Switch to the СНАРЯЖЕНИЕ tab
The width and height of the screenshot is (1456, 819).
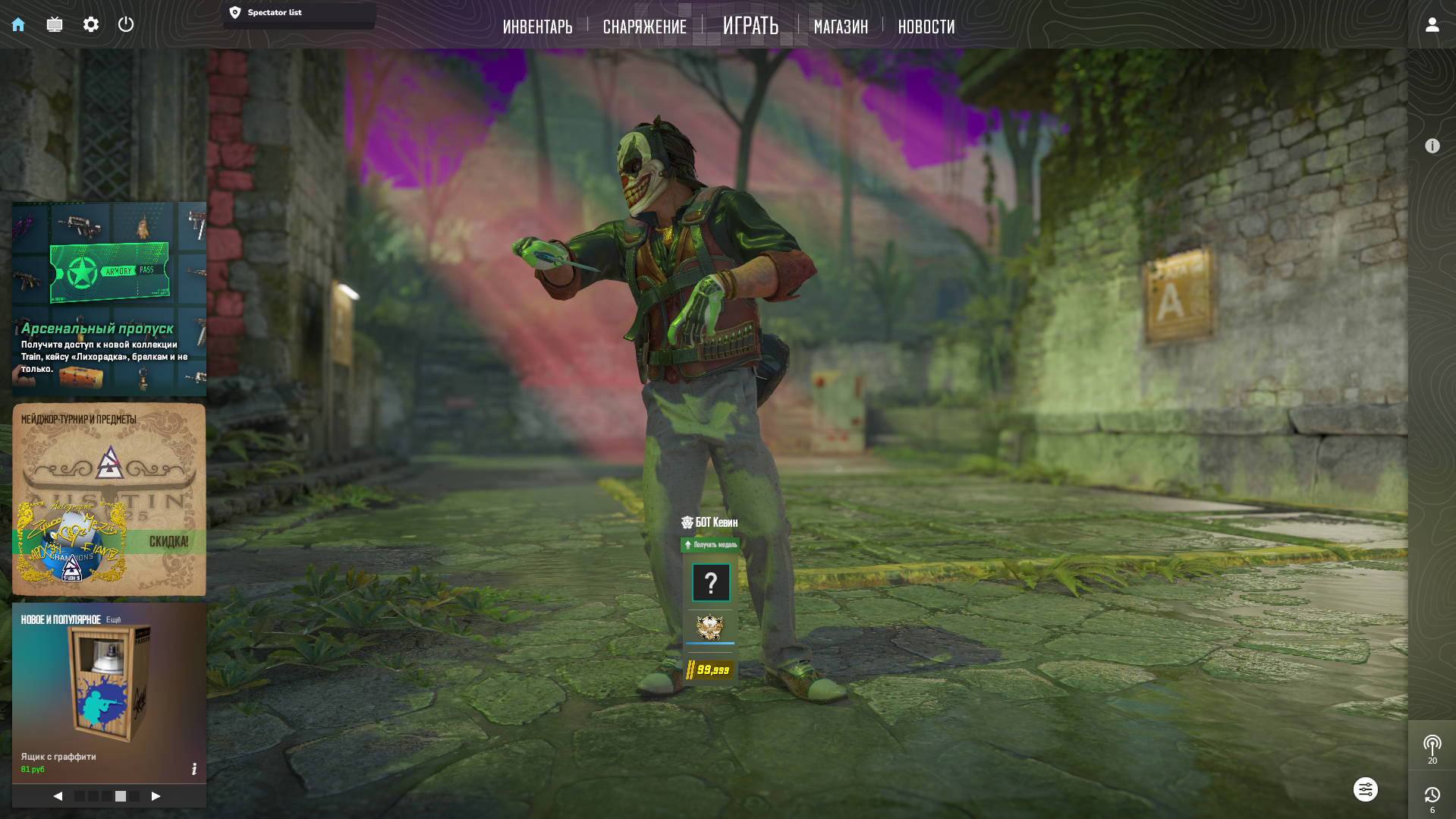pyautogui.click(x=644, y=27)
